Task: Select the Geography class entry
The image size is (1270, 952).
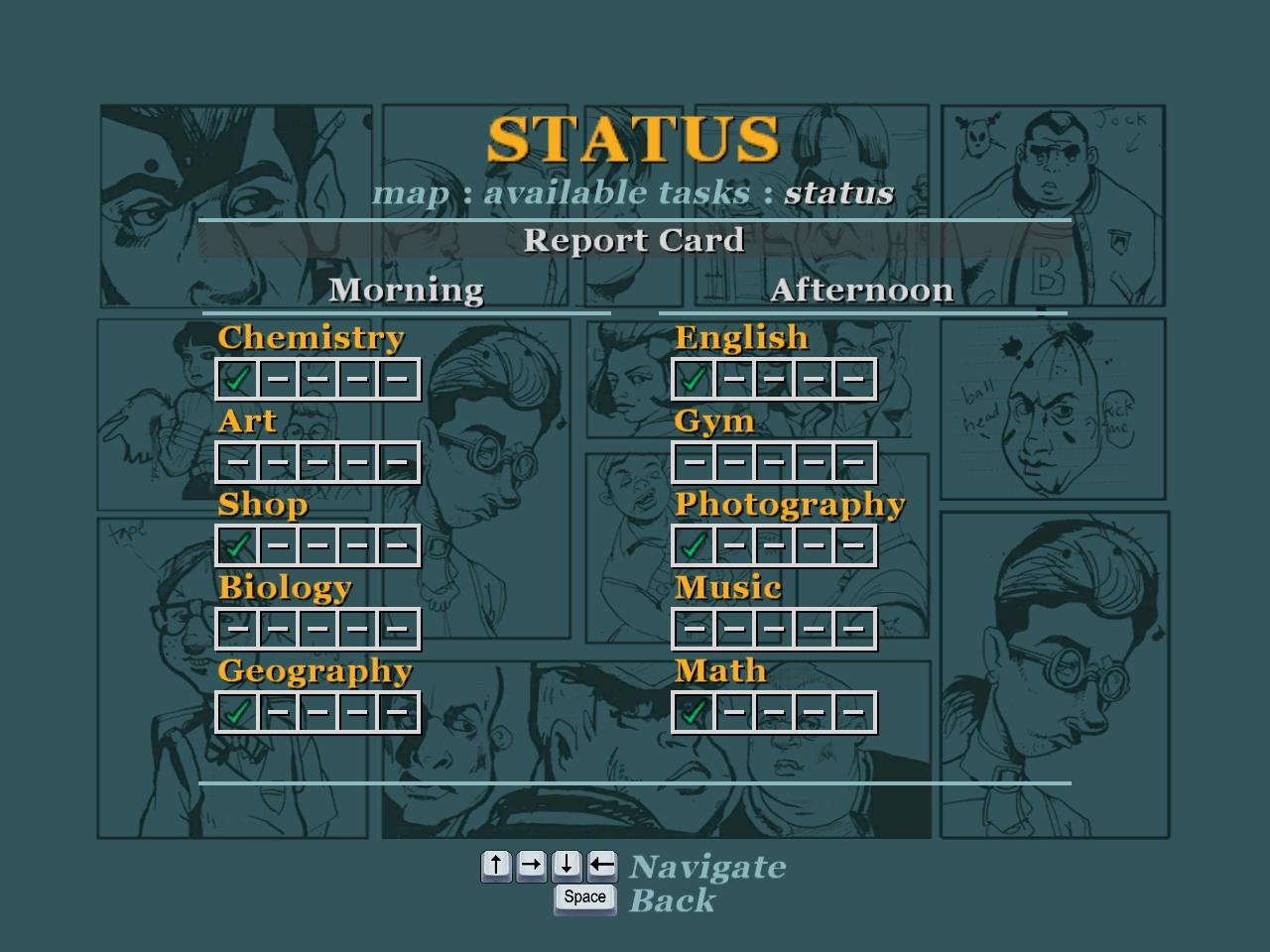Action: pos(315,671)
